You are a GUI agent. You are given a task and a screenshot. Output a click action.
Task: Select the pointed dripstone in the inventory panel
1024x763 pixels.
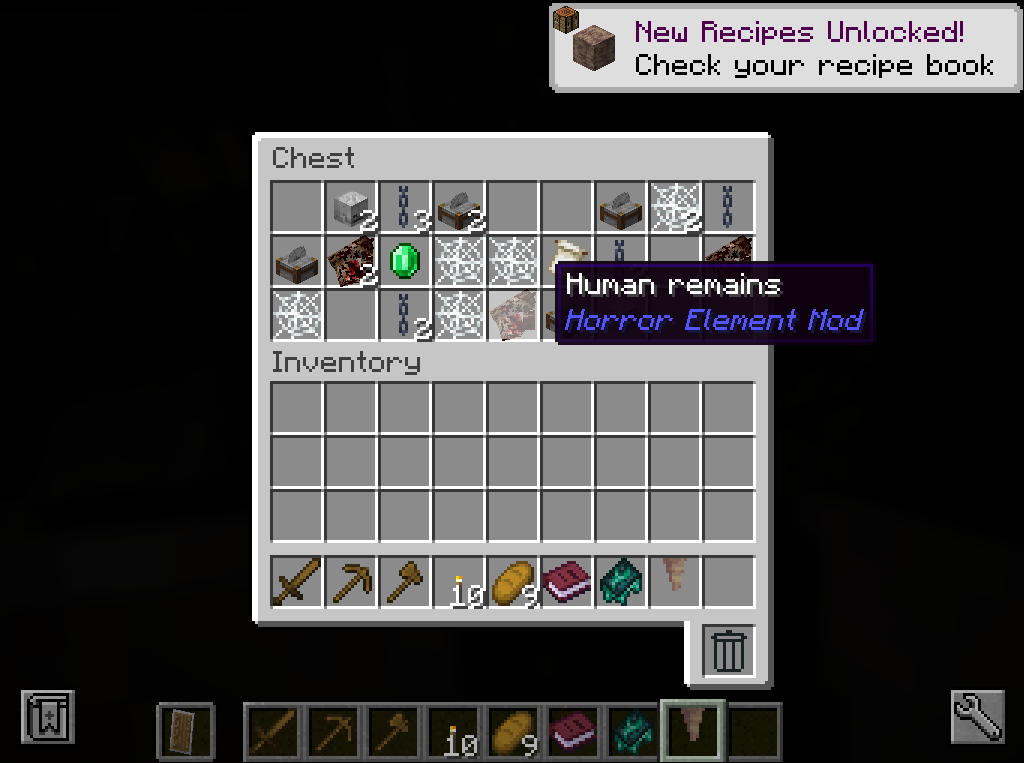pos(675,582)
